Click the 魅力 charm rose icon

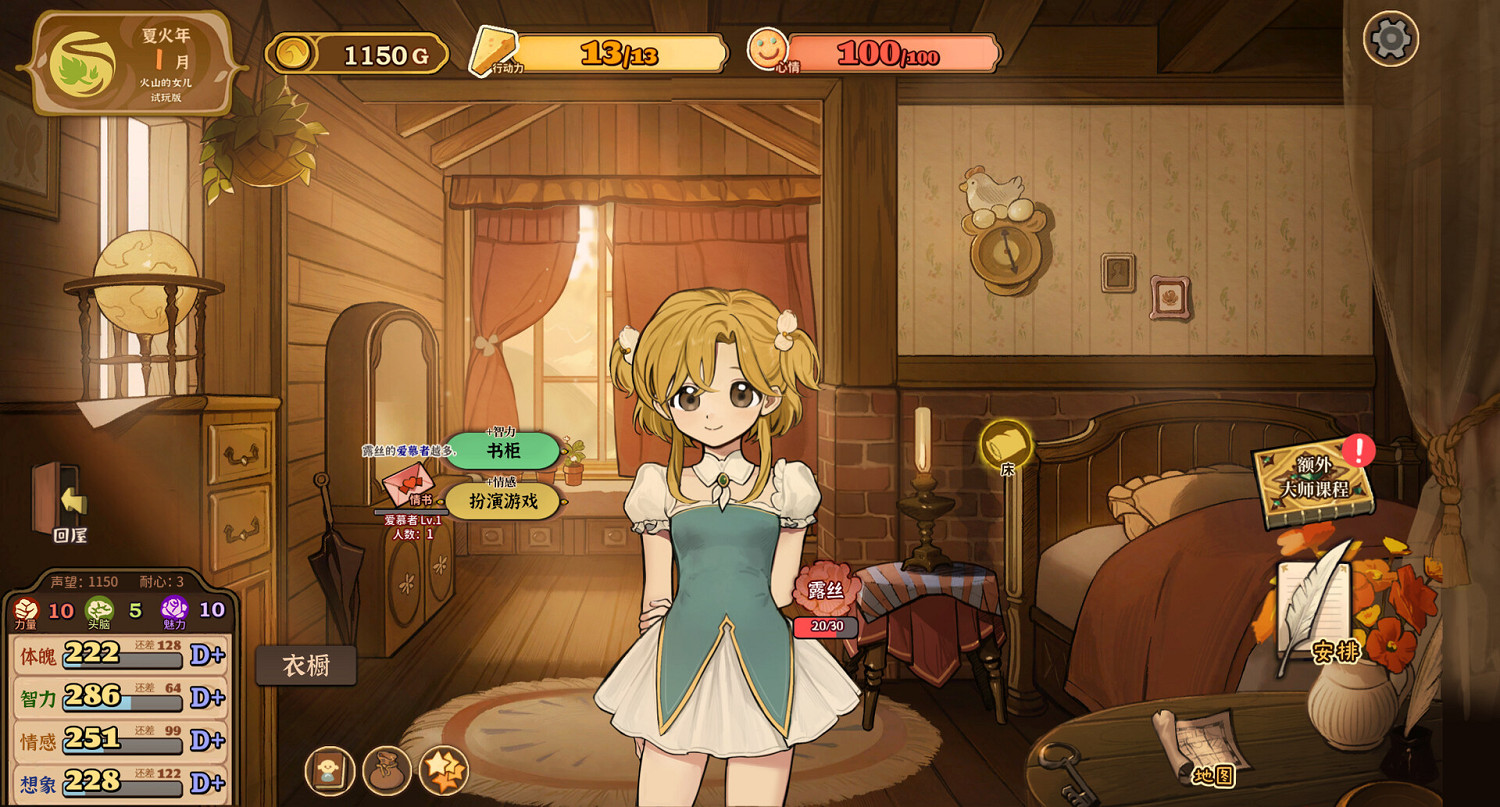172,610
